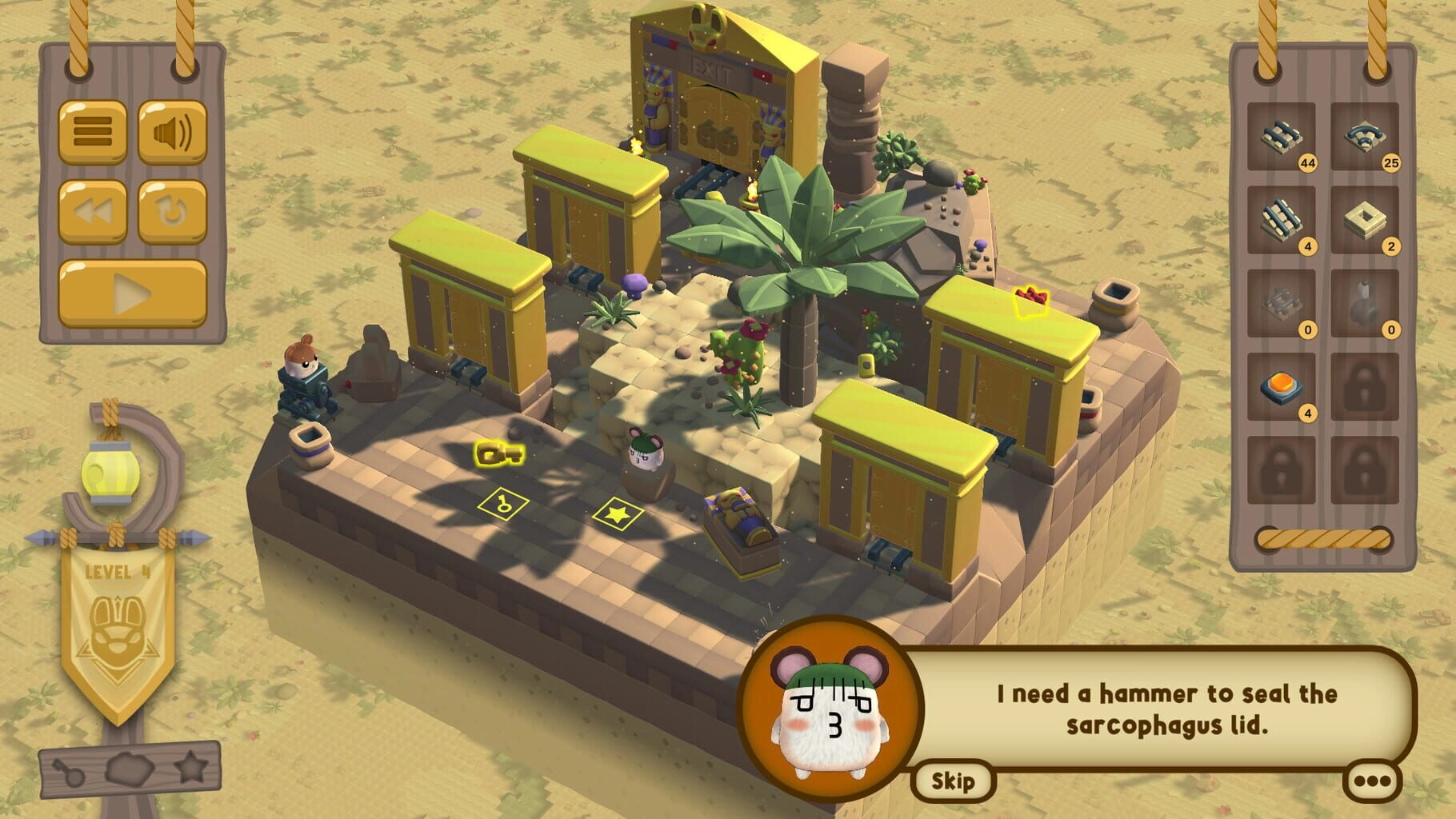Advance dialogue with the three-dots button

[1373, 781]
